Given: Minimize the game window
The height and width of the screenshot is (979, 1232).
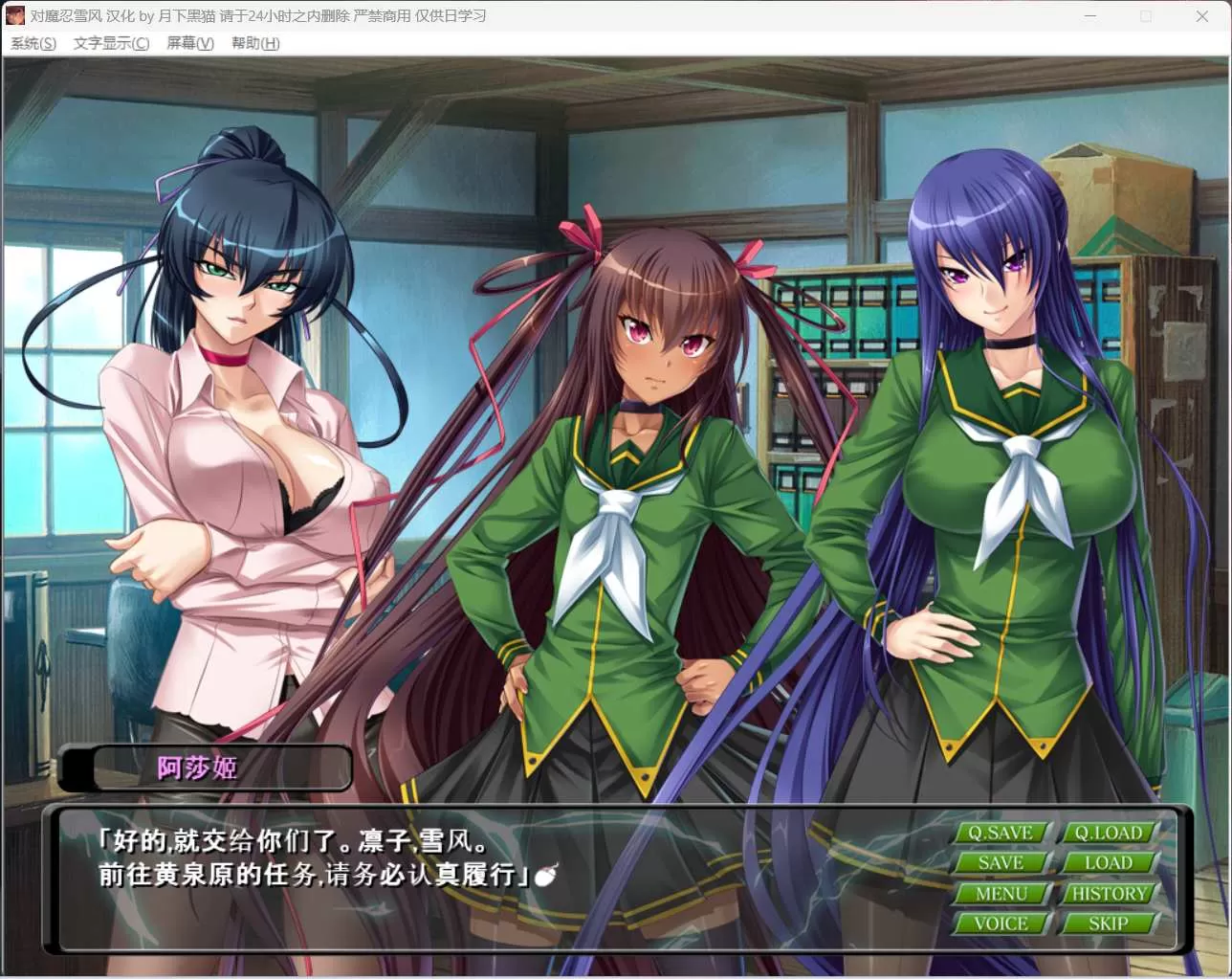Looking at the screenshot, I should click(x=1089, y=16).
